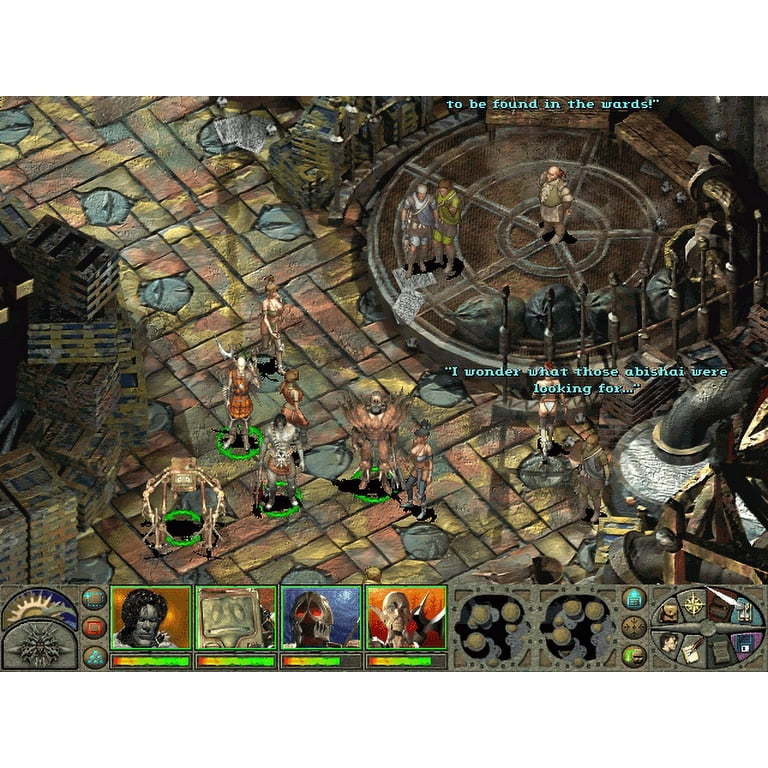Open the character sheet face icon
This screenshot has width=768, height=768.
click(x=668, y=643)
